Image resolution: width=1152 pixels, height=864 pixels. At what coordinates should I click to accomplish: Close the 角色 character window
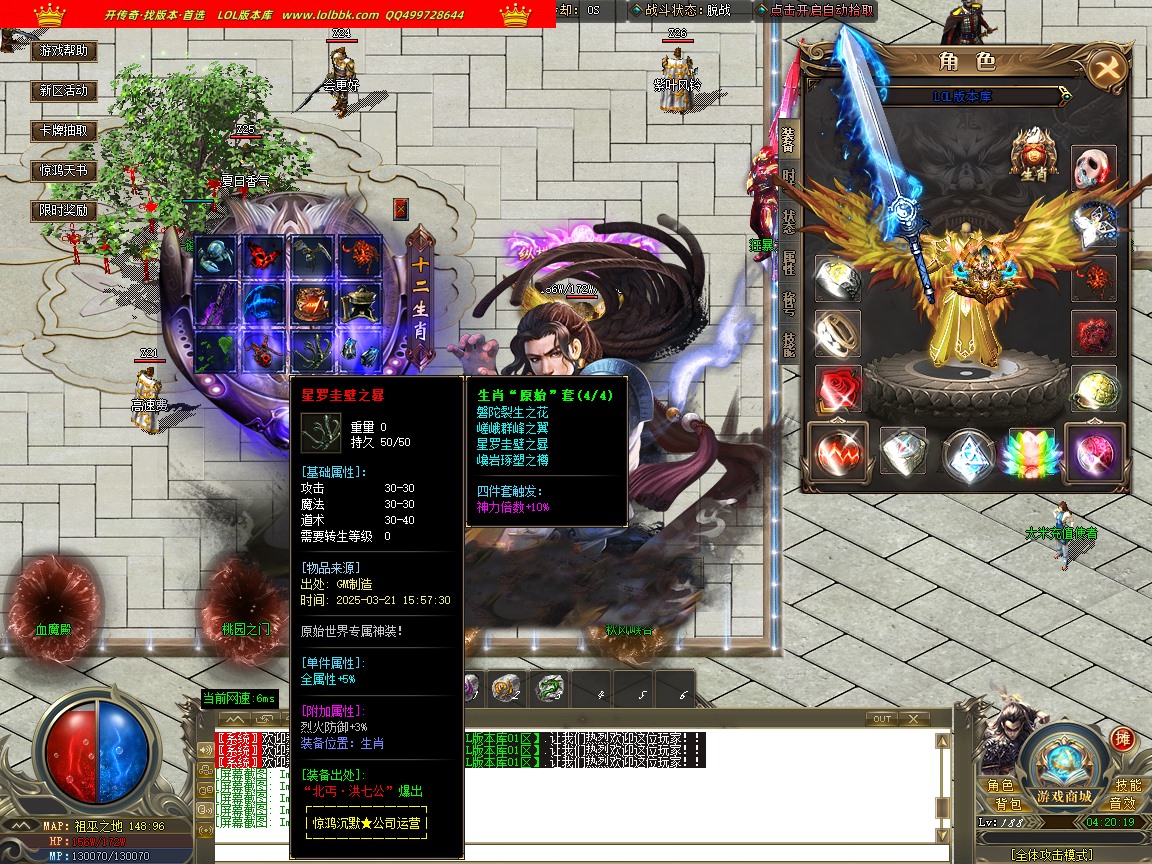tap(1107, 69)
